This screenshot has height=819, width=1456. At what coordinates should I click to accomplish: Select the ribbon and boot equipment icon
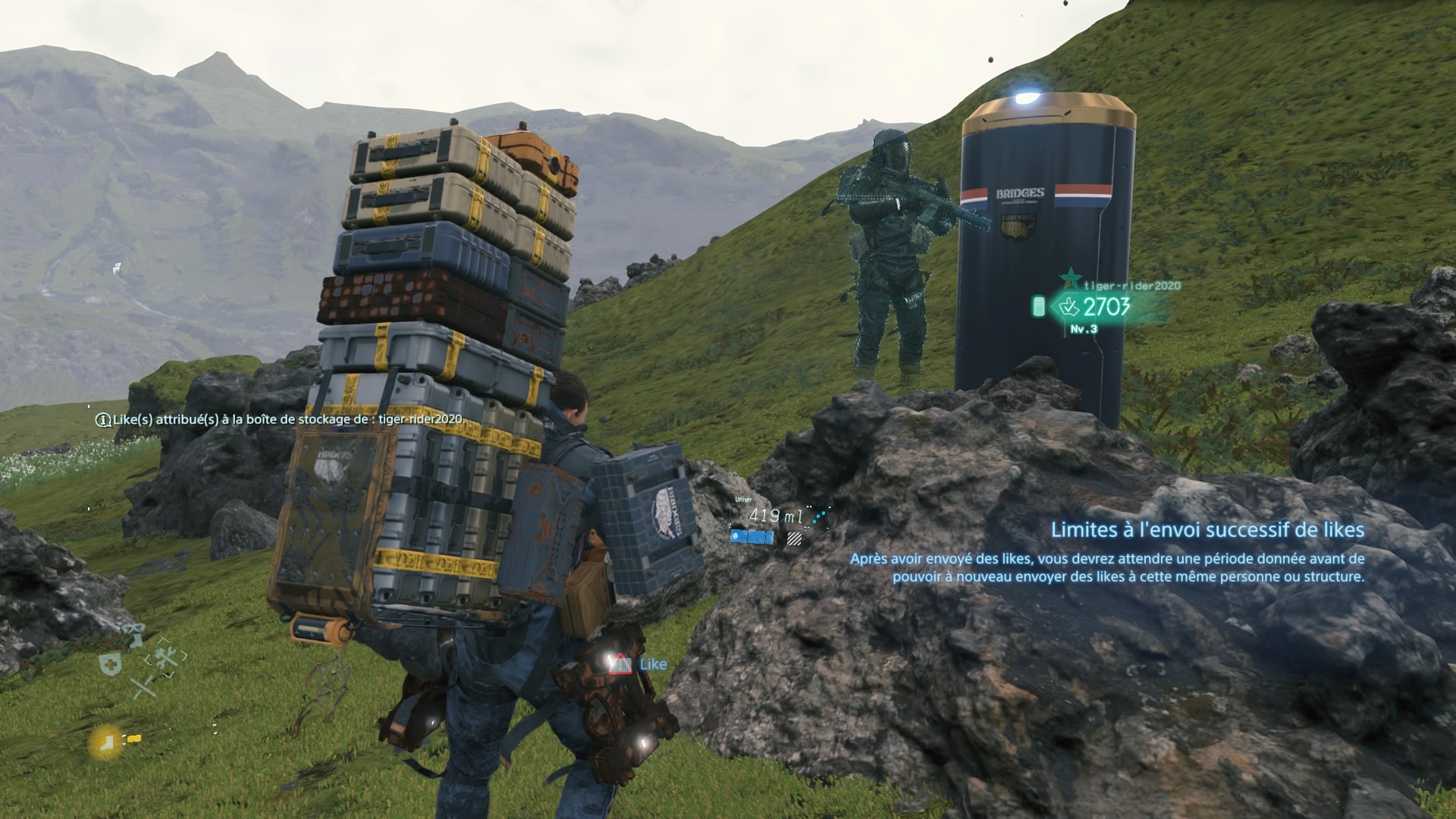[134, 634]
